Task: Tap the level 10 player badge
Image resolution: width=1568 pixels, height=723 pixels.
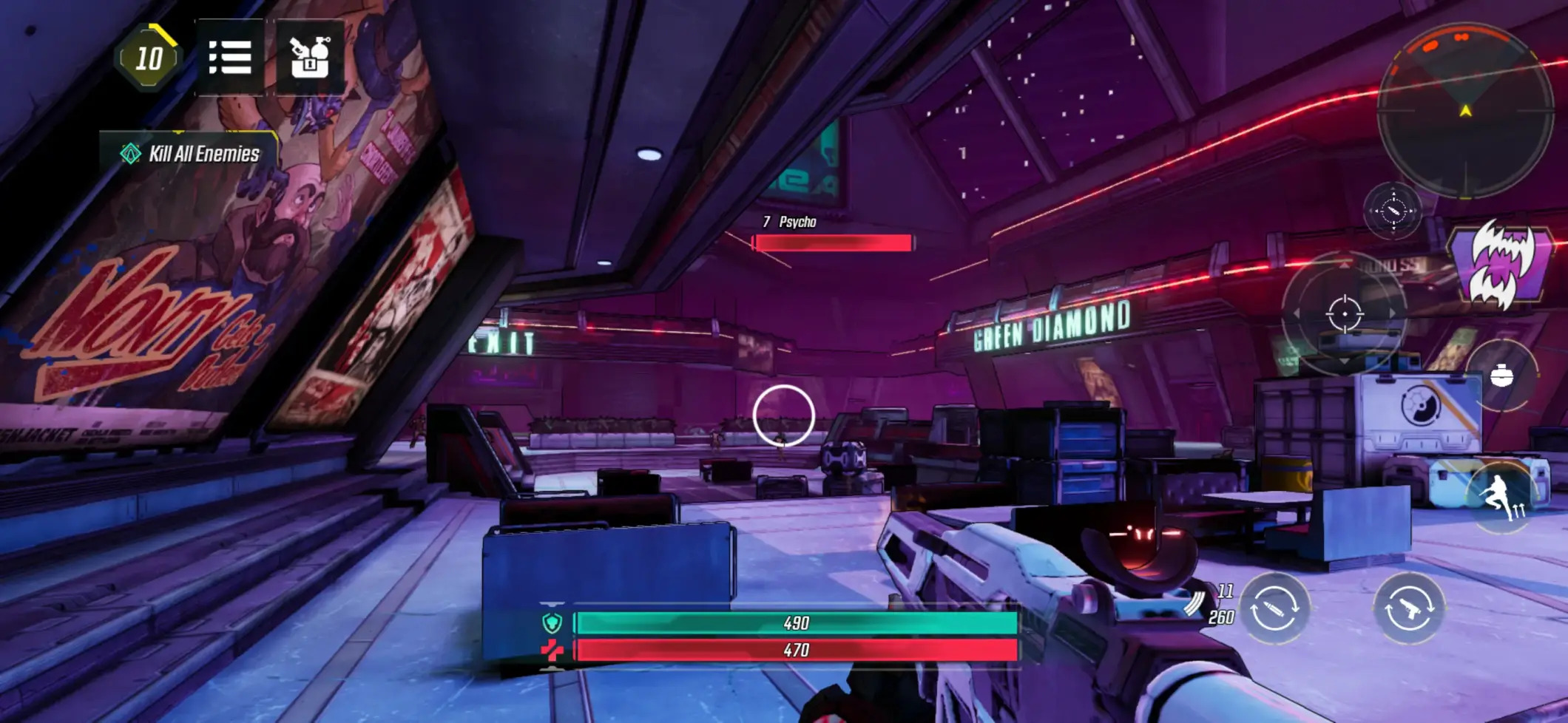Action: coord(149,58)
